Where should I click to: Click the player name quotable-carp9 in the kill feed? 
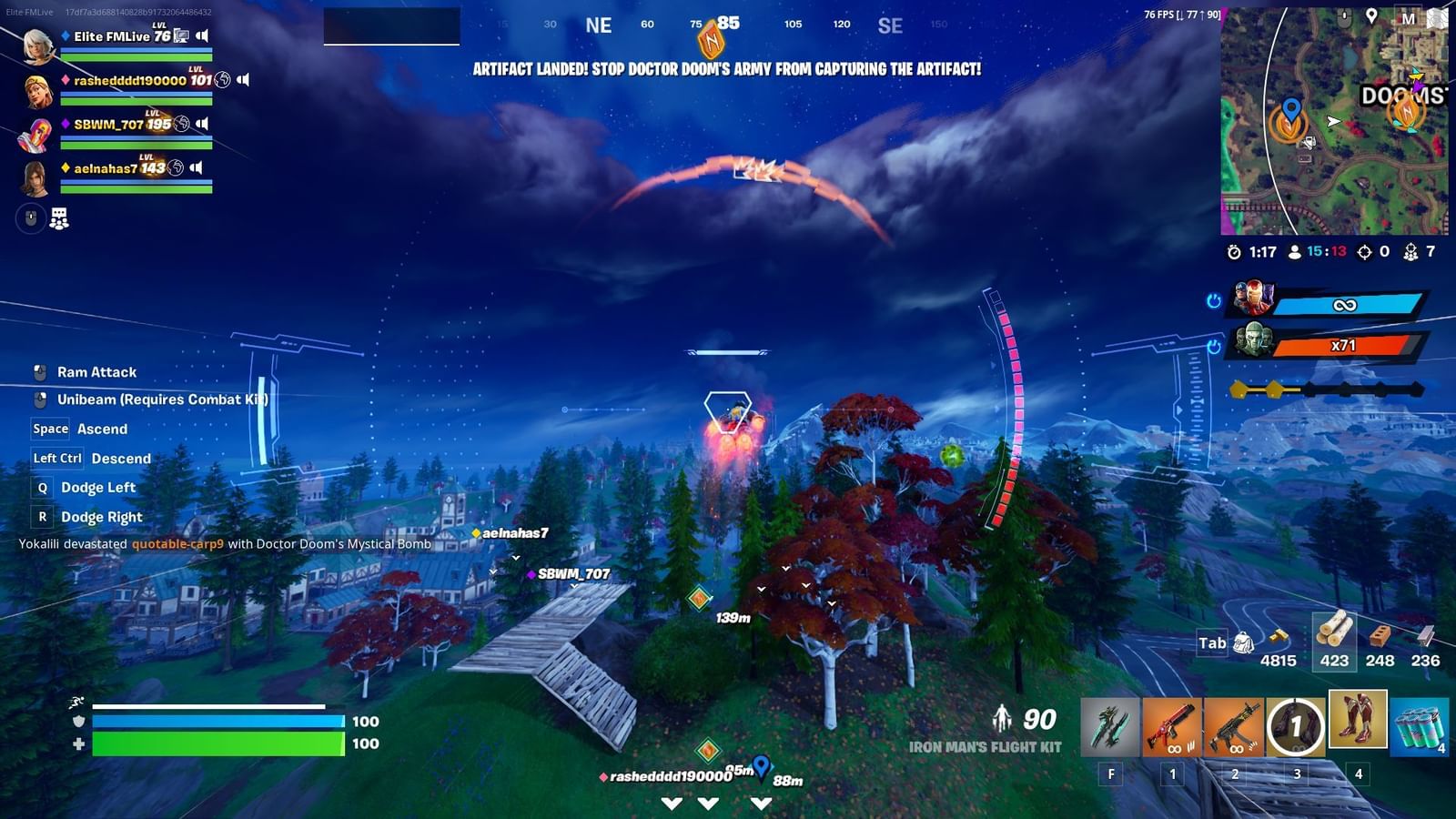click(x=177, y=545)
